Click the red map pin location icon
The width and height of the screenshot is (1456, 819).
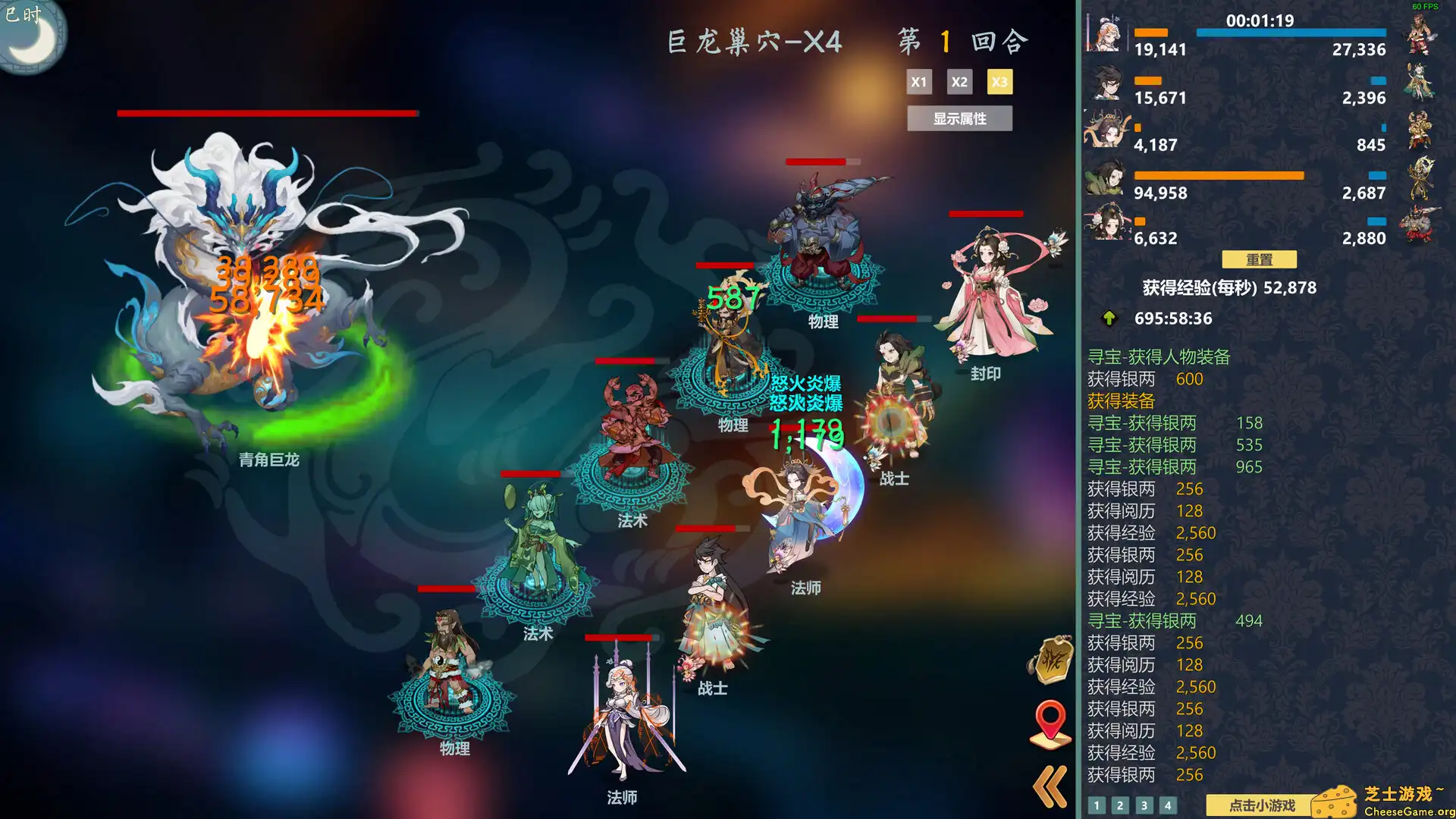pyautogui.click(x=1050, y=722)
